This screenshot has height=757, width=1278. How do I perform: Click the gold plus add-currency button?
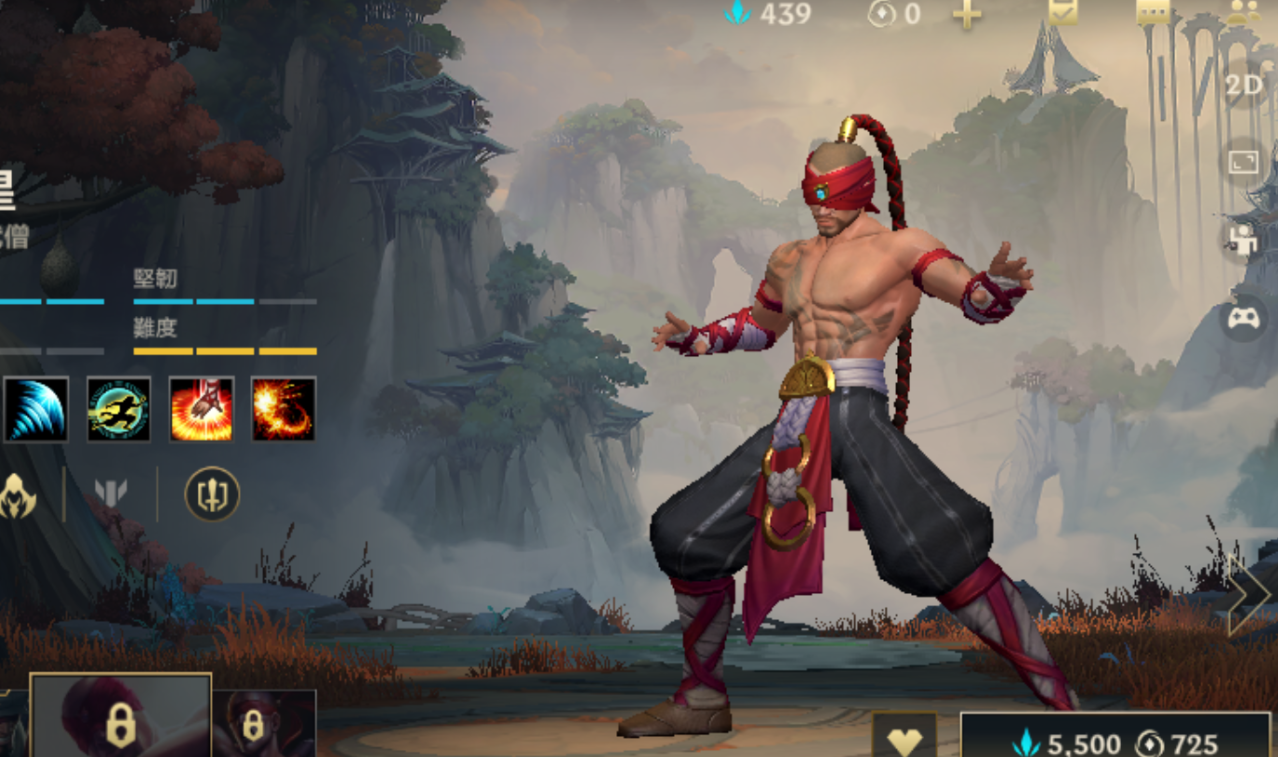(x=966, y=15)
